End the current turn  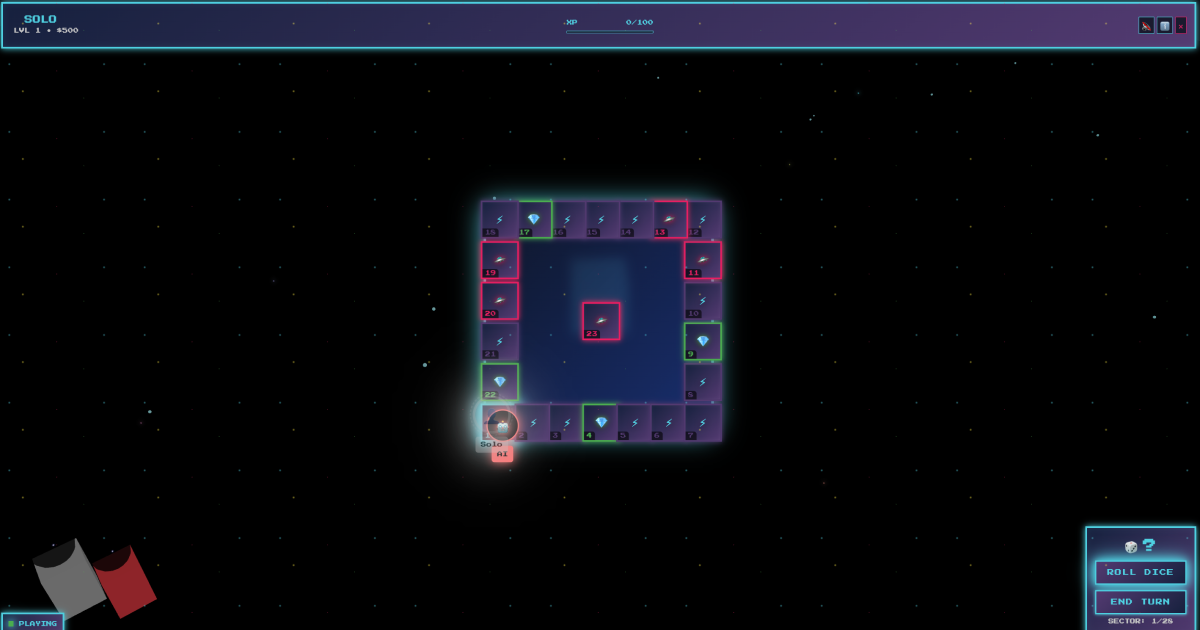[1140, 602]
